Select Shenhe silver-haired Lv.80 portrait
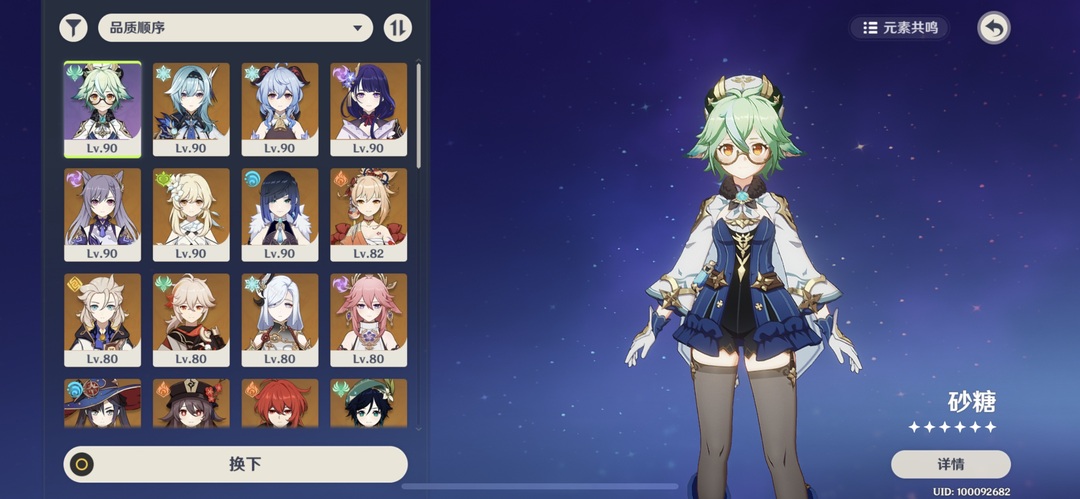Image resolution: width=1080 pixels, height=499 pixels. point(280,320)
